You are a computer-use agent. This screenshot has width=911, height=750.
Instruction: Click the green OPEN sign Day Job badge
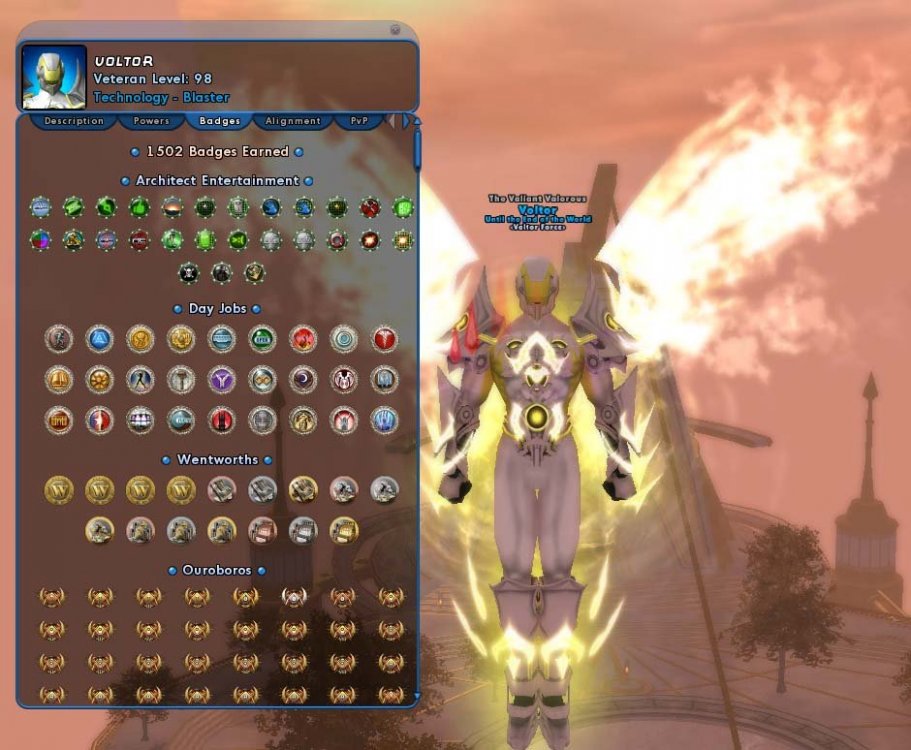(262, 339)
